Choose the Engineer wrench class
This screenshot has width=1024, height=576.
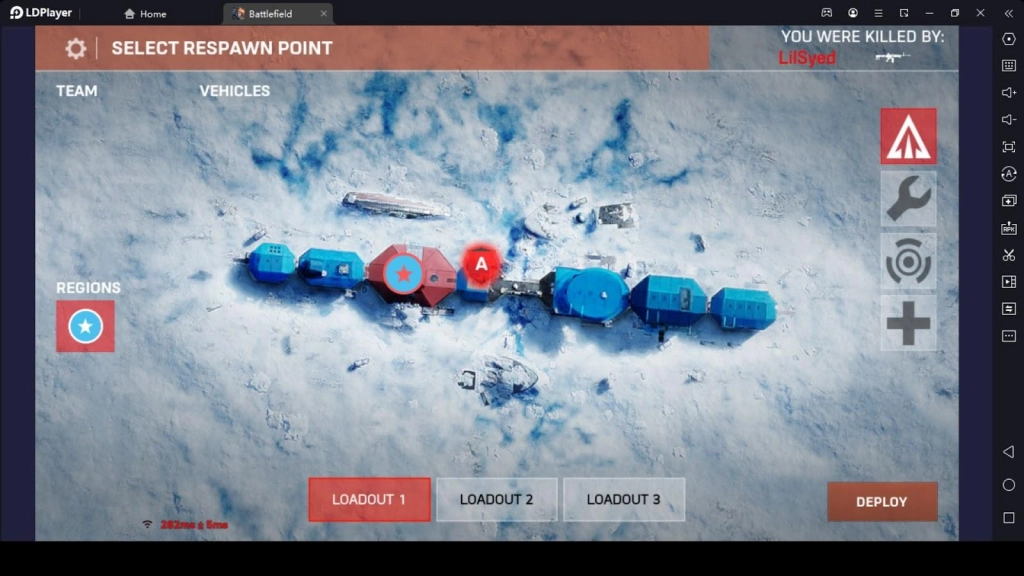908,198
